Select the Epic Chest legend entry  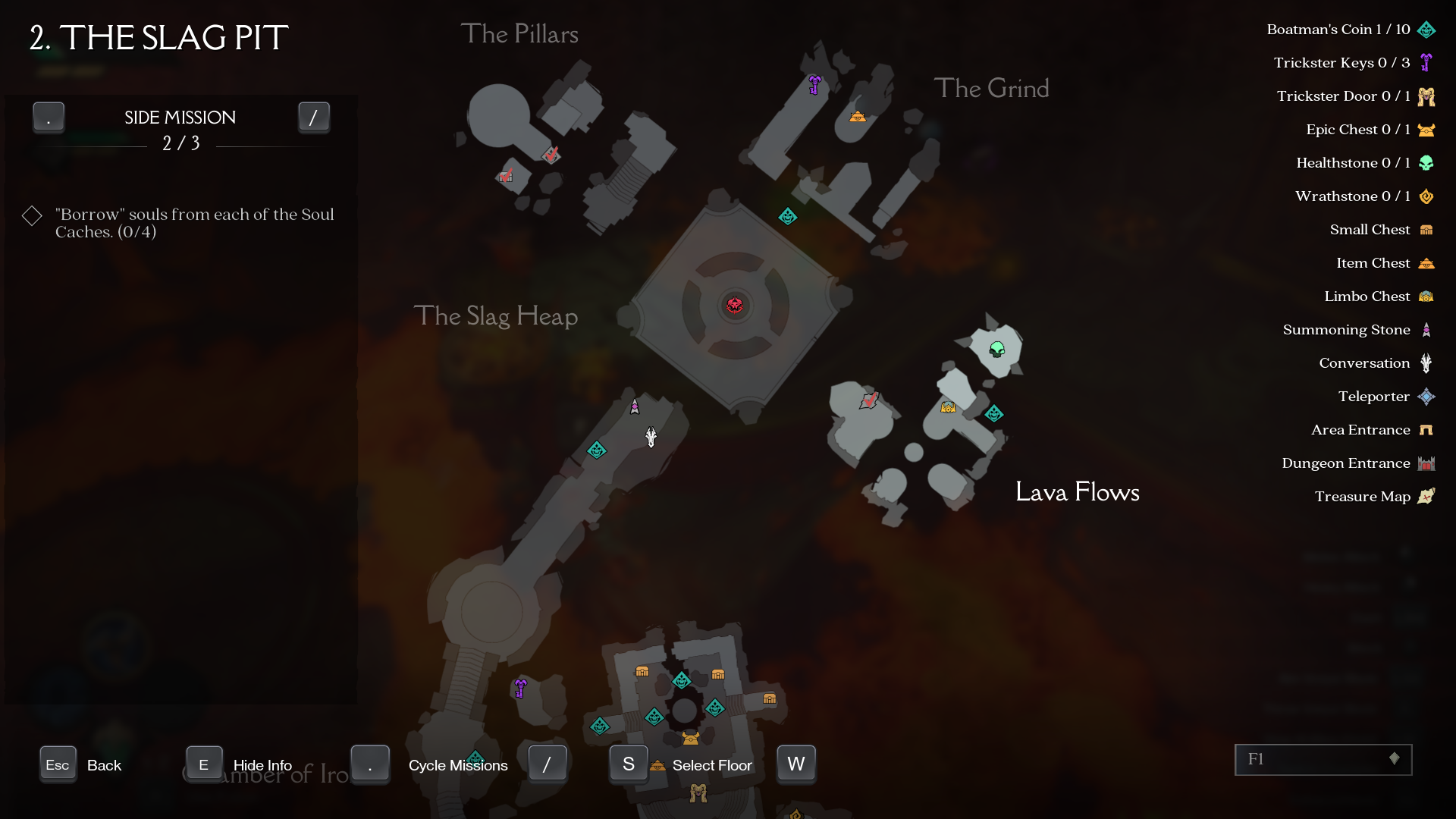pos(1370,130)
